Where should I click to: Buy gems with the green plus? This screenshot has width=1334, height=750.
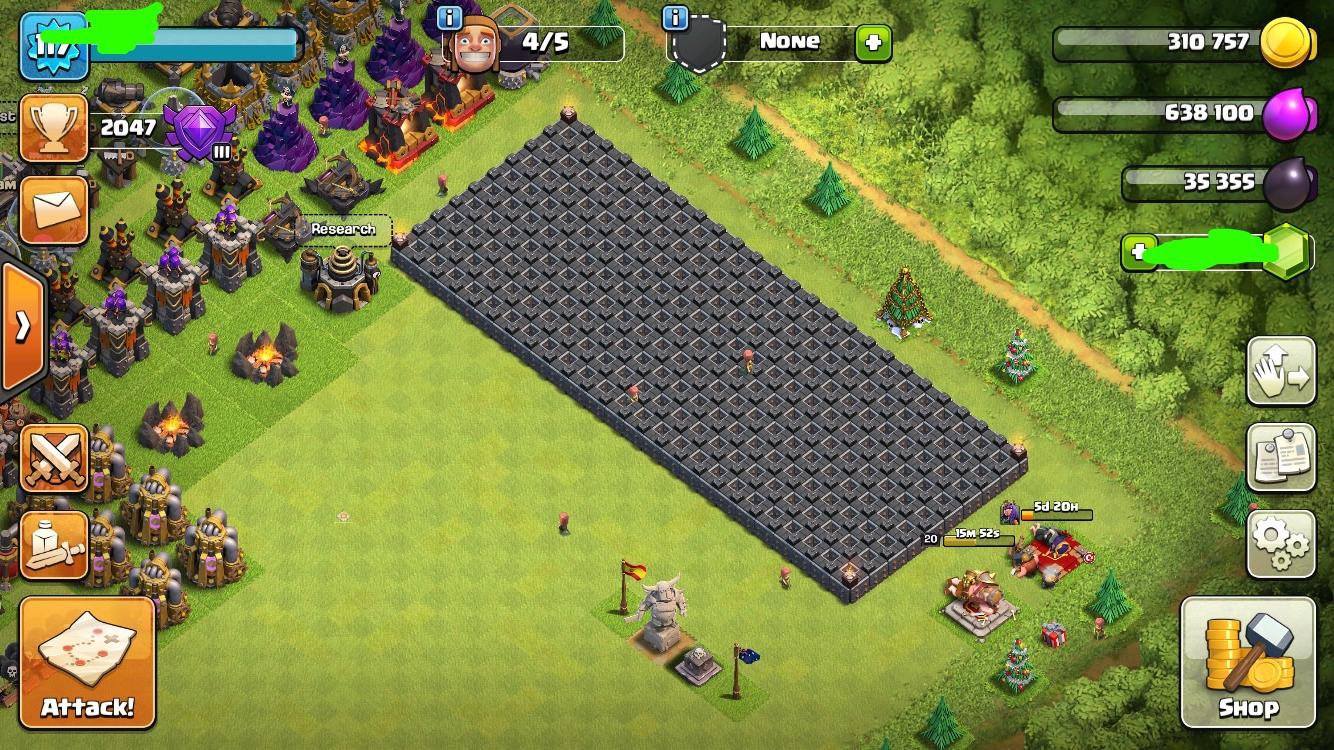click(1138, 252)
